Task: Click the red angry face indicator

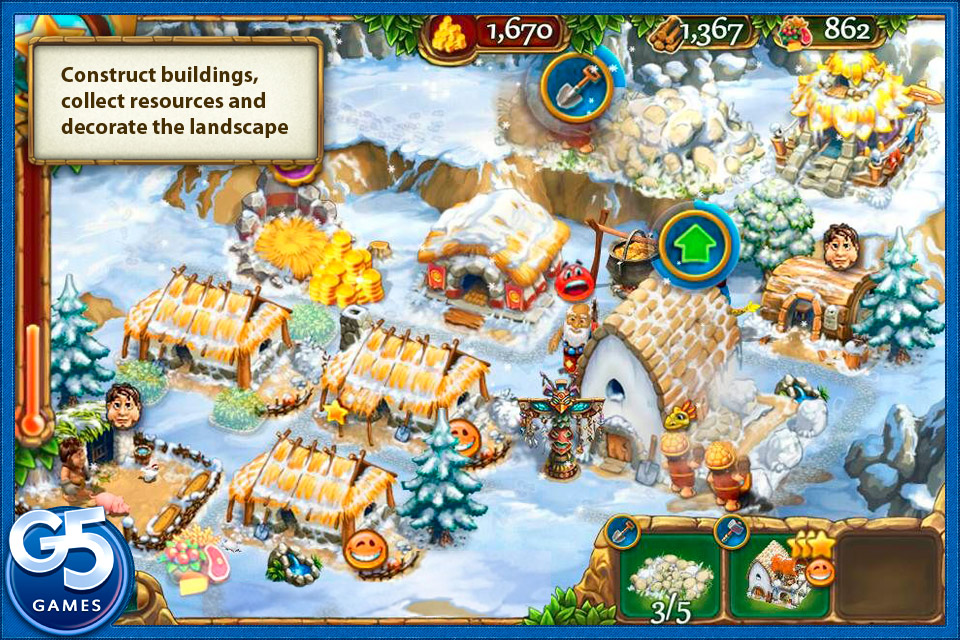Action: click(x=573, y=282)
